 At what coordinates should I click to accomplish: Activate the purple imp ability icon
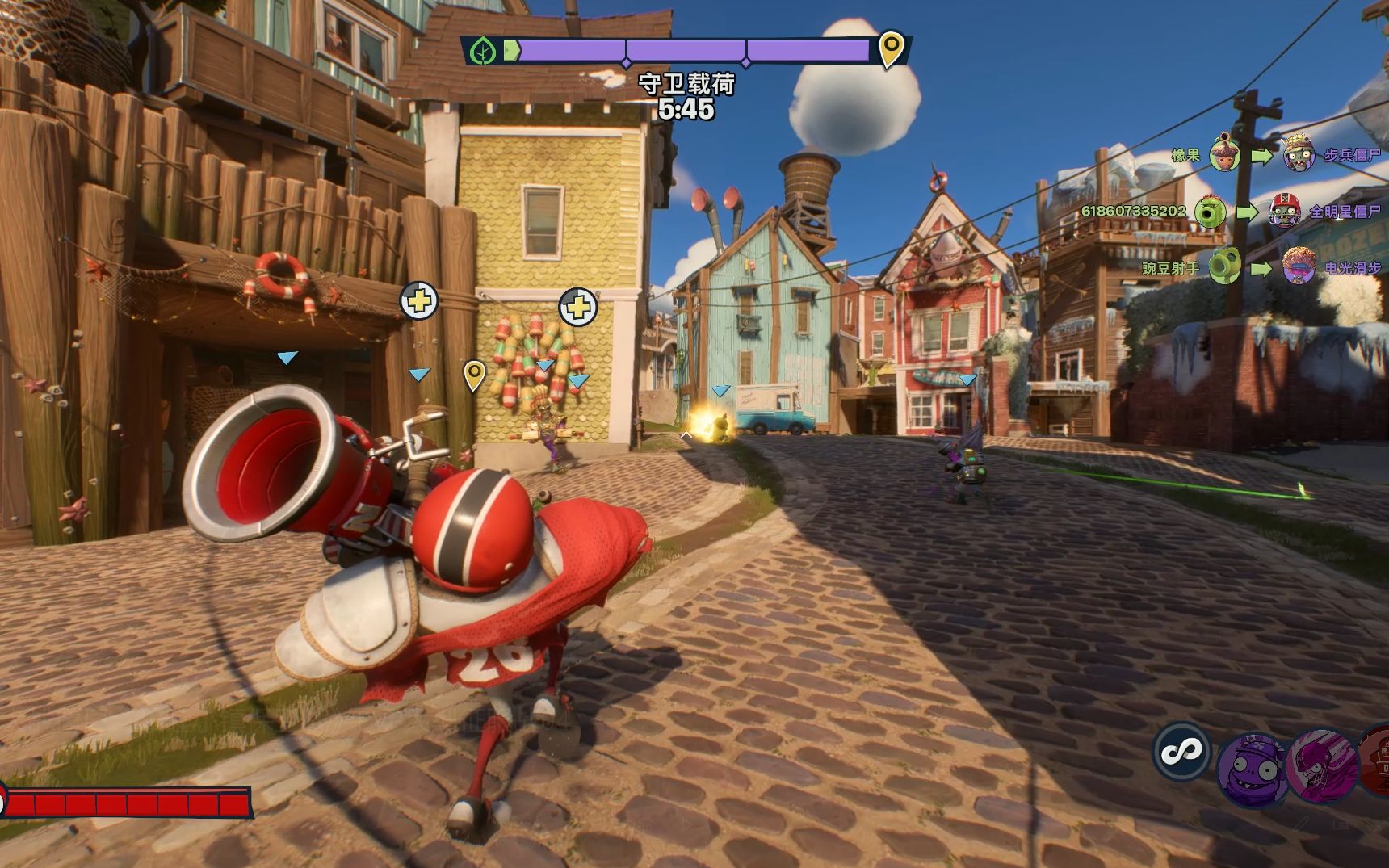(x=1252, y=769)
